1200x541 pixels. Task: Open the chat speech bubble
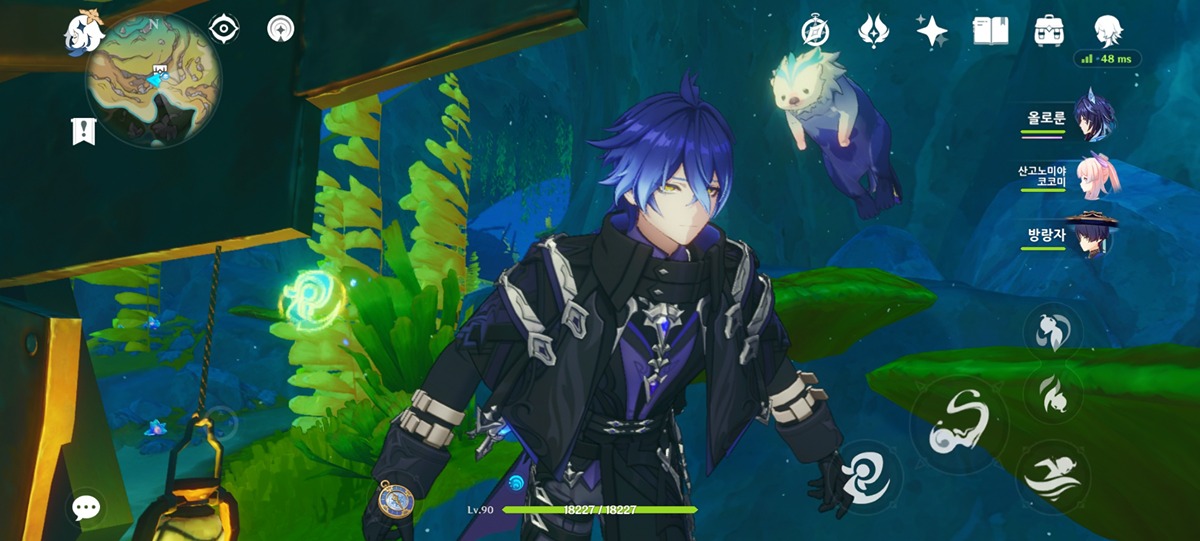coord(87,508)
